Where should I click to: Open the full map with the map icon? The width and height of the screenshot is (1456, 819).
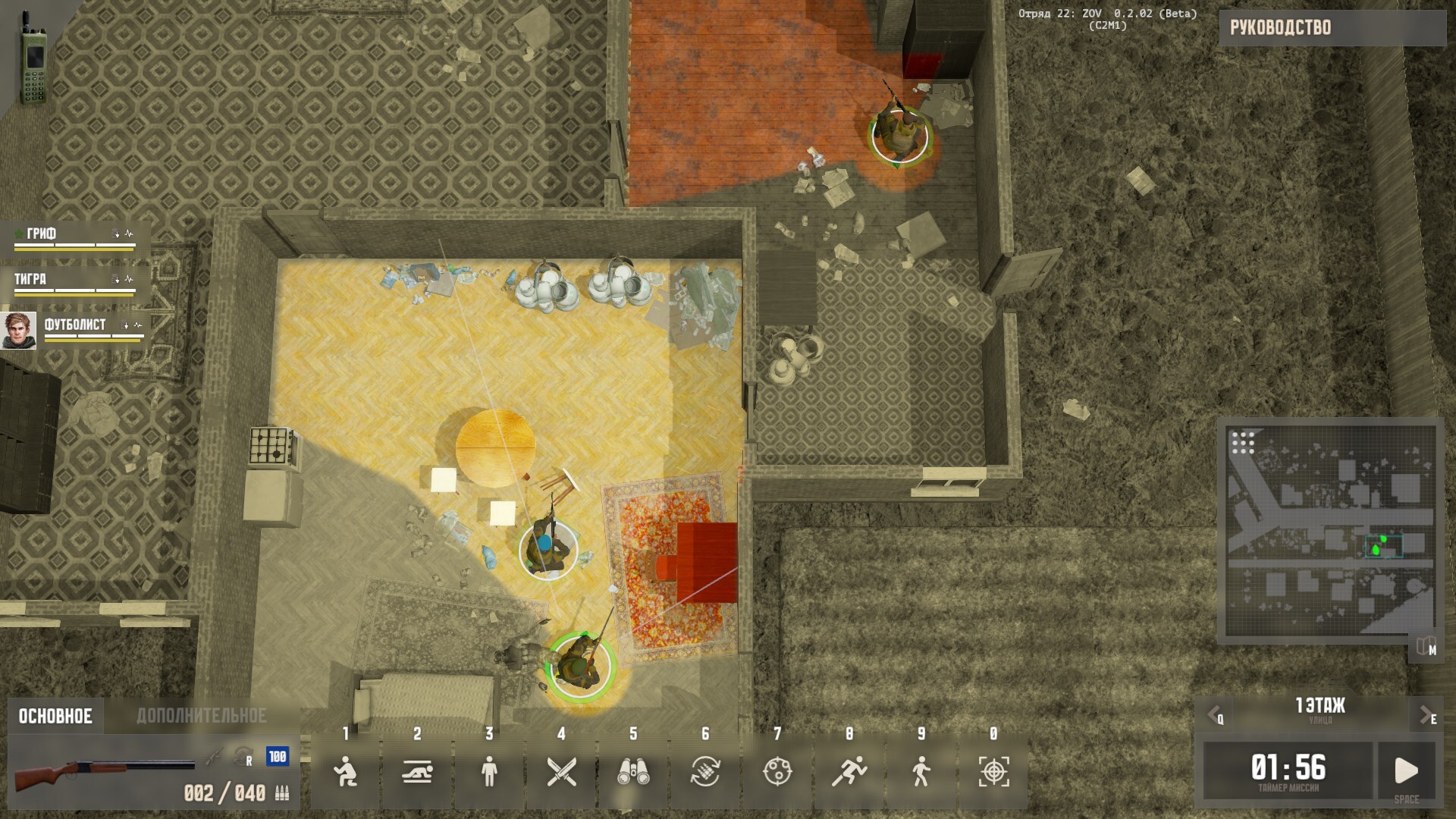coord(1426,647)
